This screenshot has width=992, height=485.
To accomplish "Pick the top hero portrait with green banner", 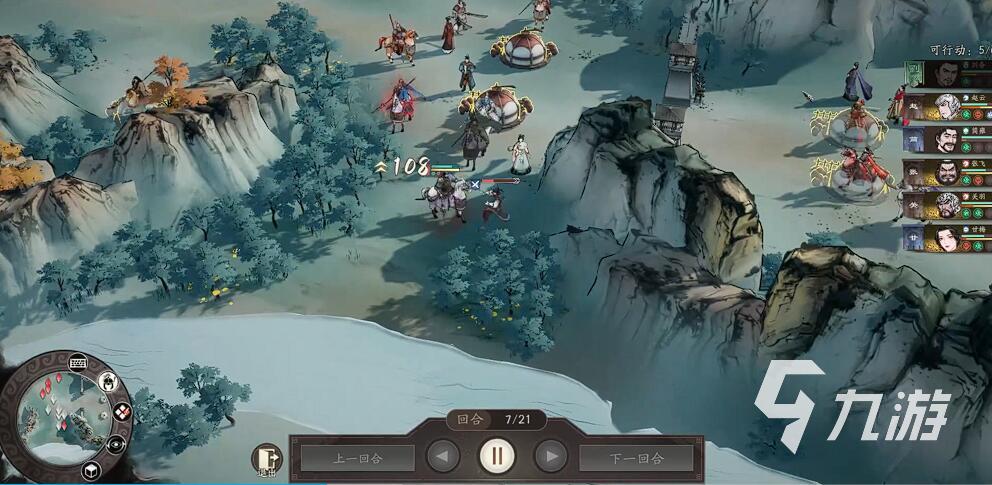I will tap(945, 74).
